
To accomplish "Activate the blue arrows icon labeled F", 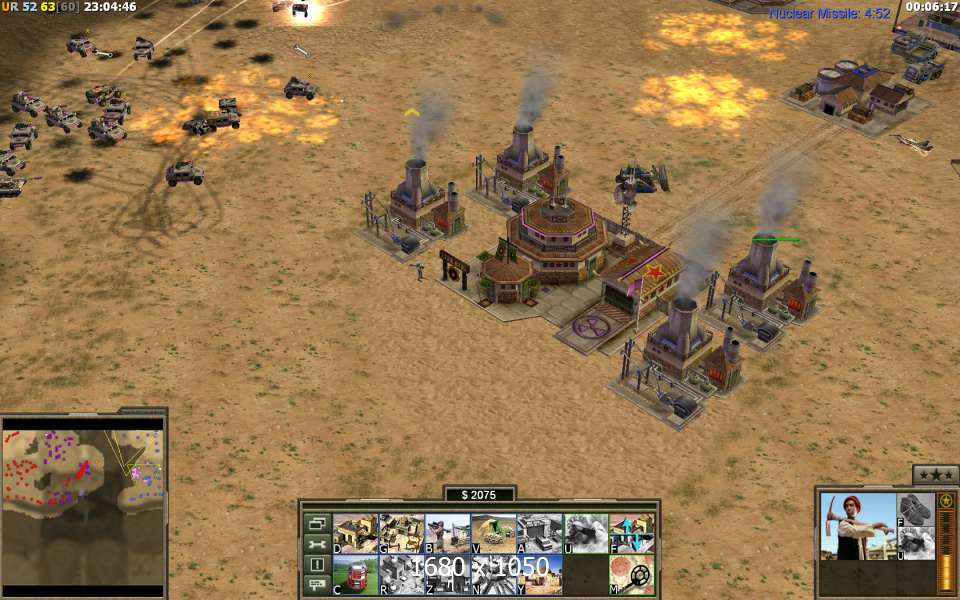I will [x=632, y=534].
